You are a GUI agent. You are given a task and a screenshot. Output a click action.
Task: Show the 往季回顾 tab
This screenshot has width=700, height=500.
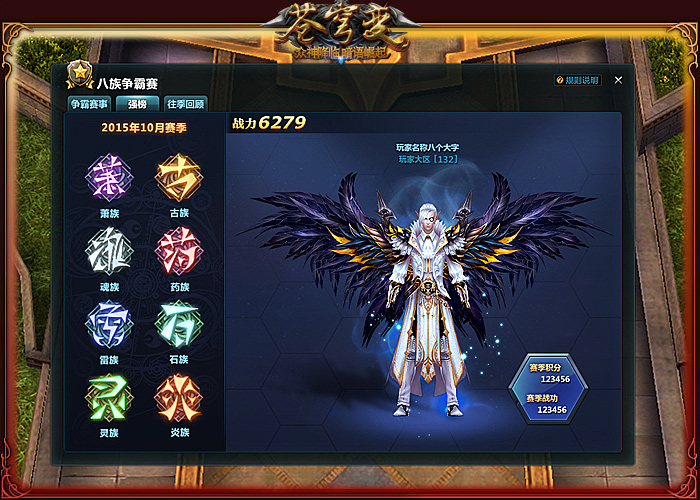(186, 103)
